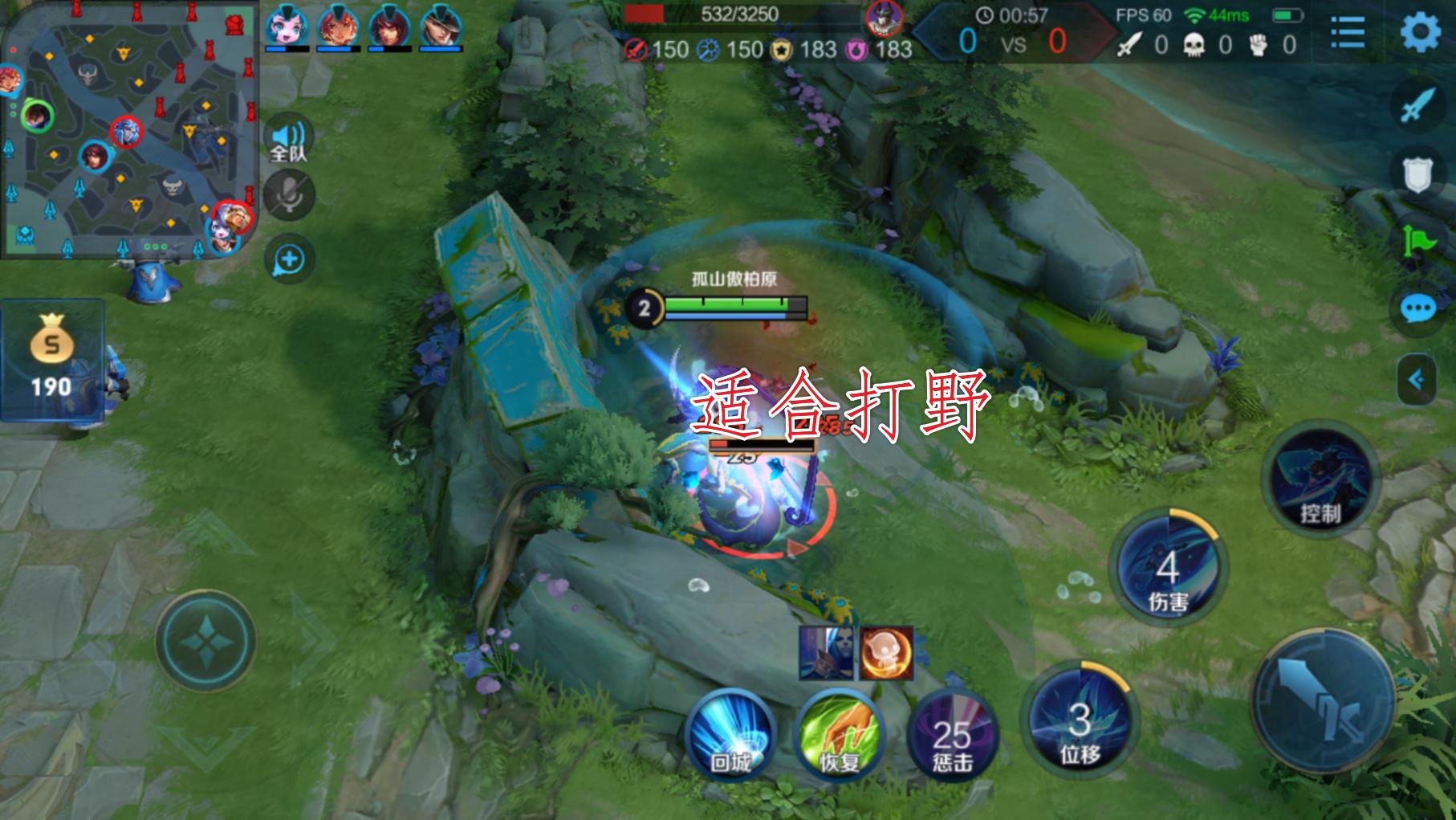Send the green flag gather signal

tap(1417, 240)
